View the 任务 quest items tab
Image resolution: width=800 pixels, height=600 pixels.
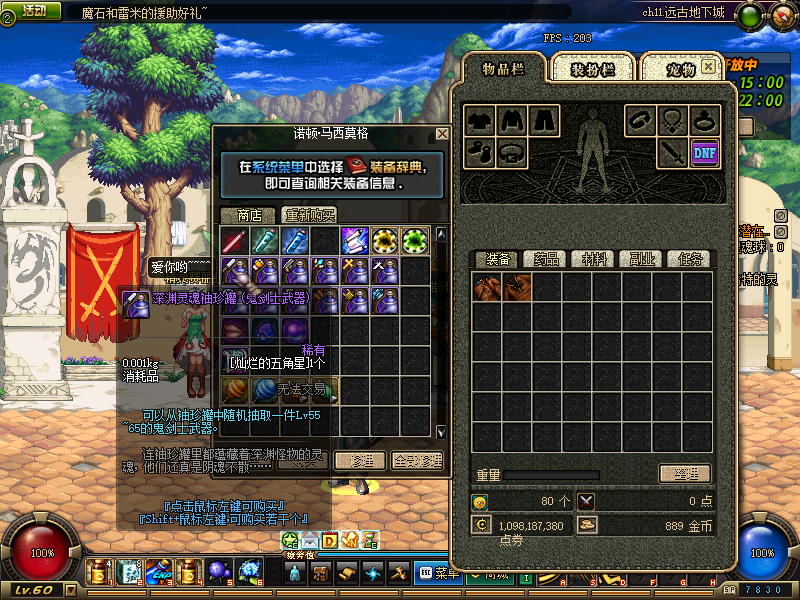click(x=688, y=259)
